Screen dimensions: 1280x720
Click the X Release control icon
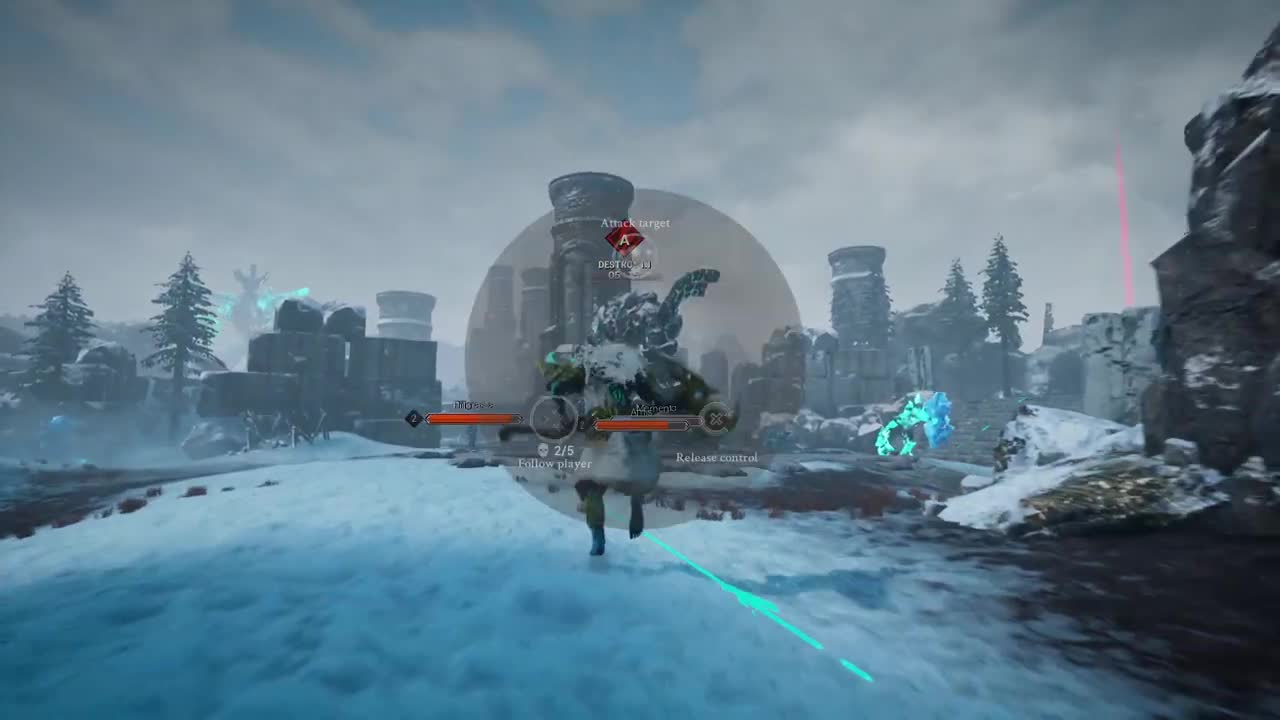(718, 419)
